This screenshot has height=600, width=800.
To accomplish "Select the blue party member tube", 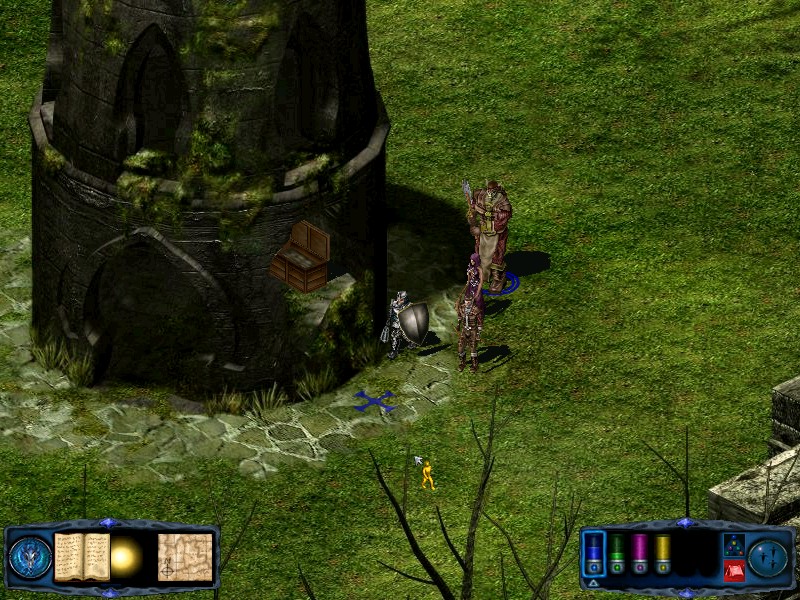I will (593, 553).
